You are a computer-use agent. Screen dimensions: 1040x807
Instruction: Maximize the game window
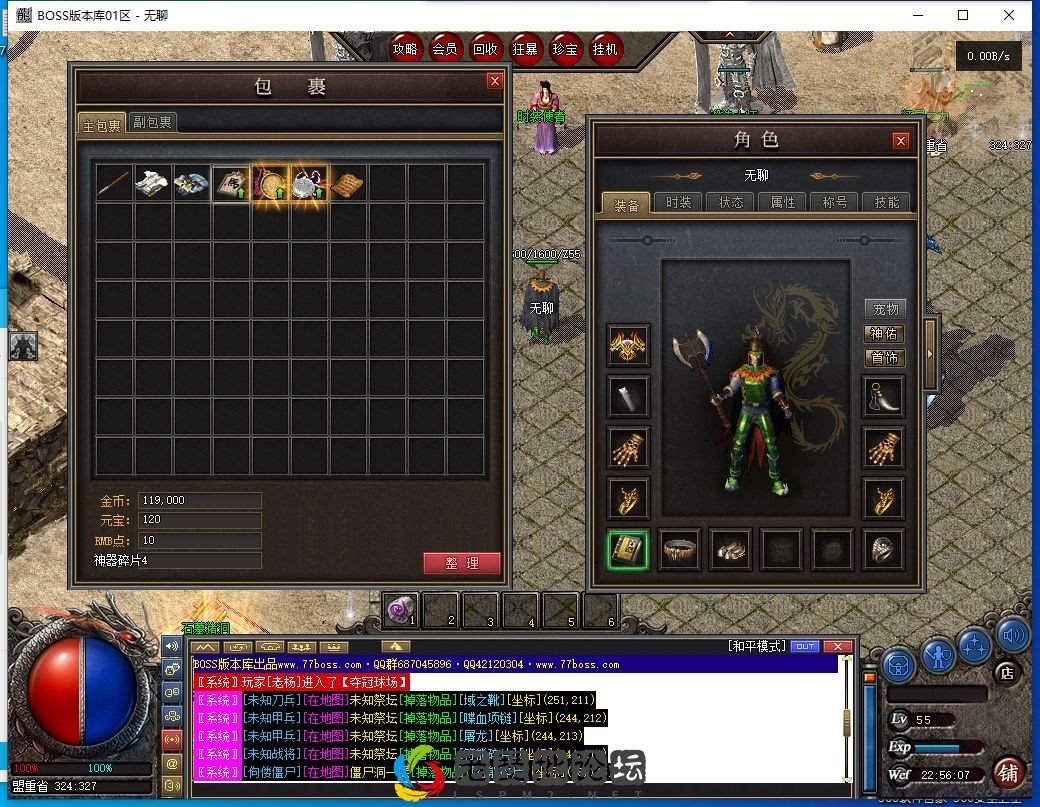tap(963, 15)
